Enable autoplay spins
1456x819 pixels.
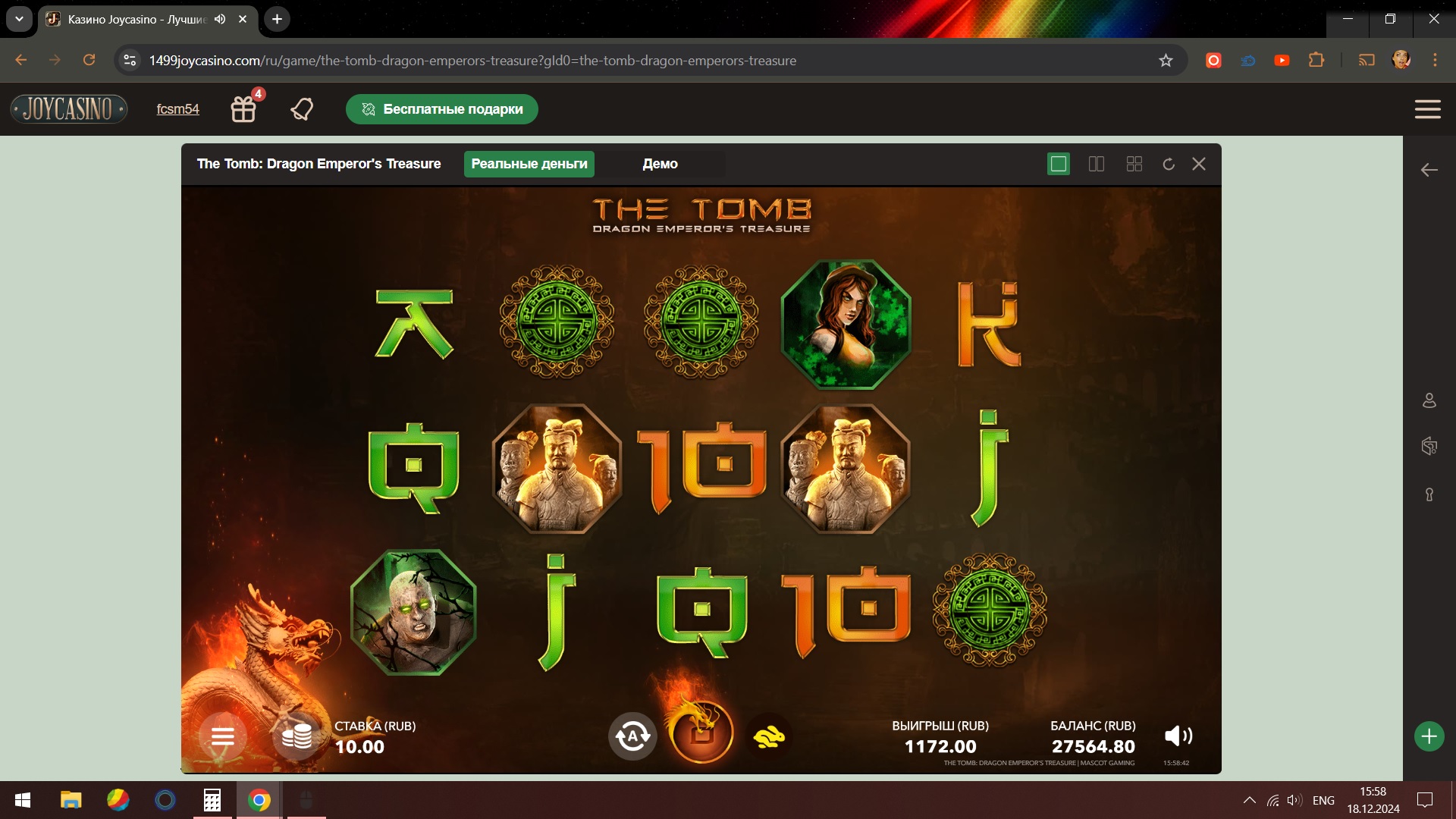[632, 736]
